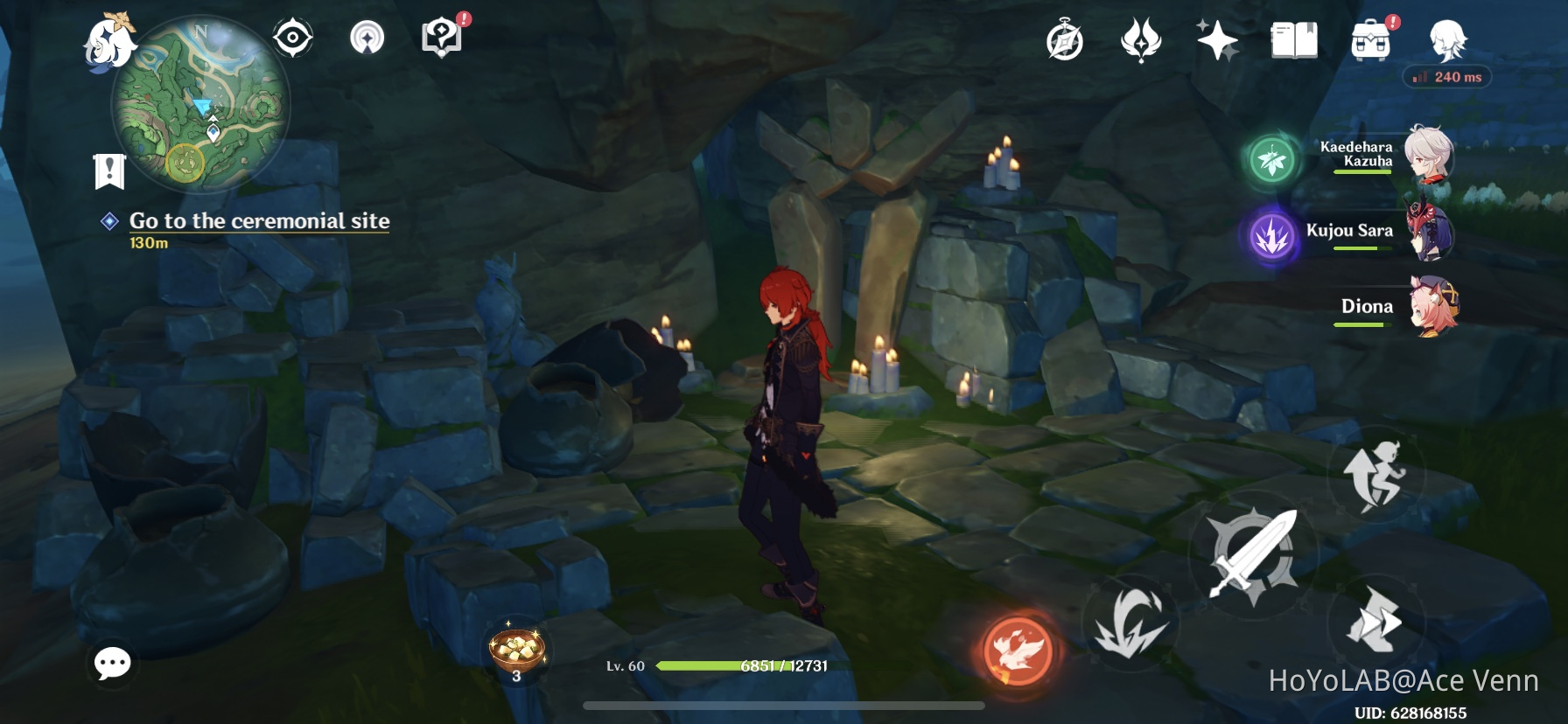Open the in-game chat bubble
Image resolution: width=1568 pixels, height=724 pixels.
coord(112,665)
